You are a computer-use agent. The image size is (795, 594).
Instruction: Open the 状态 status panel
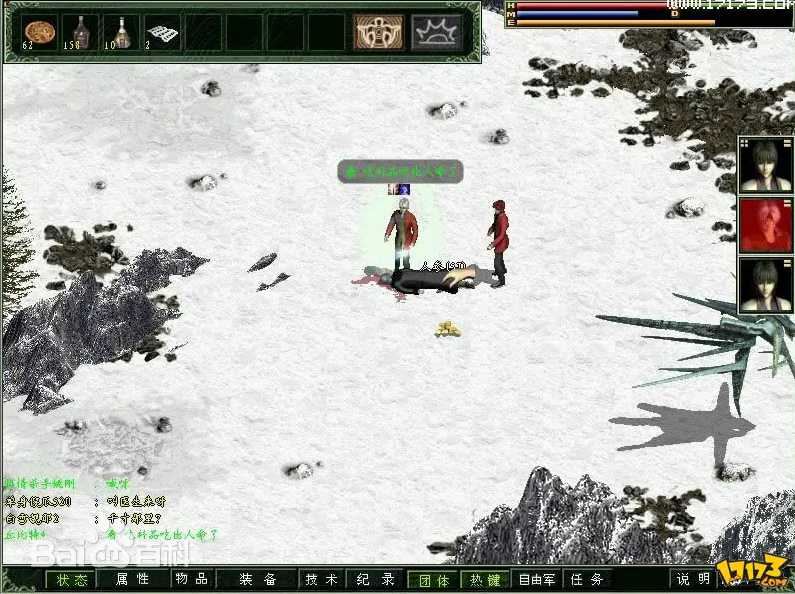[x=72, y=579]
